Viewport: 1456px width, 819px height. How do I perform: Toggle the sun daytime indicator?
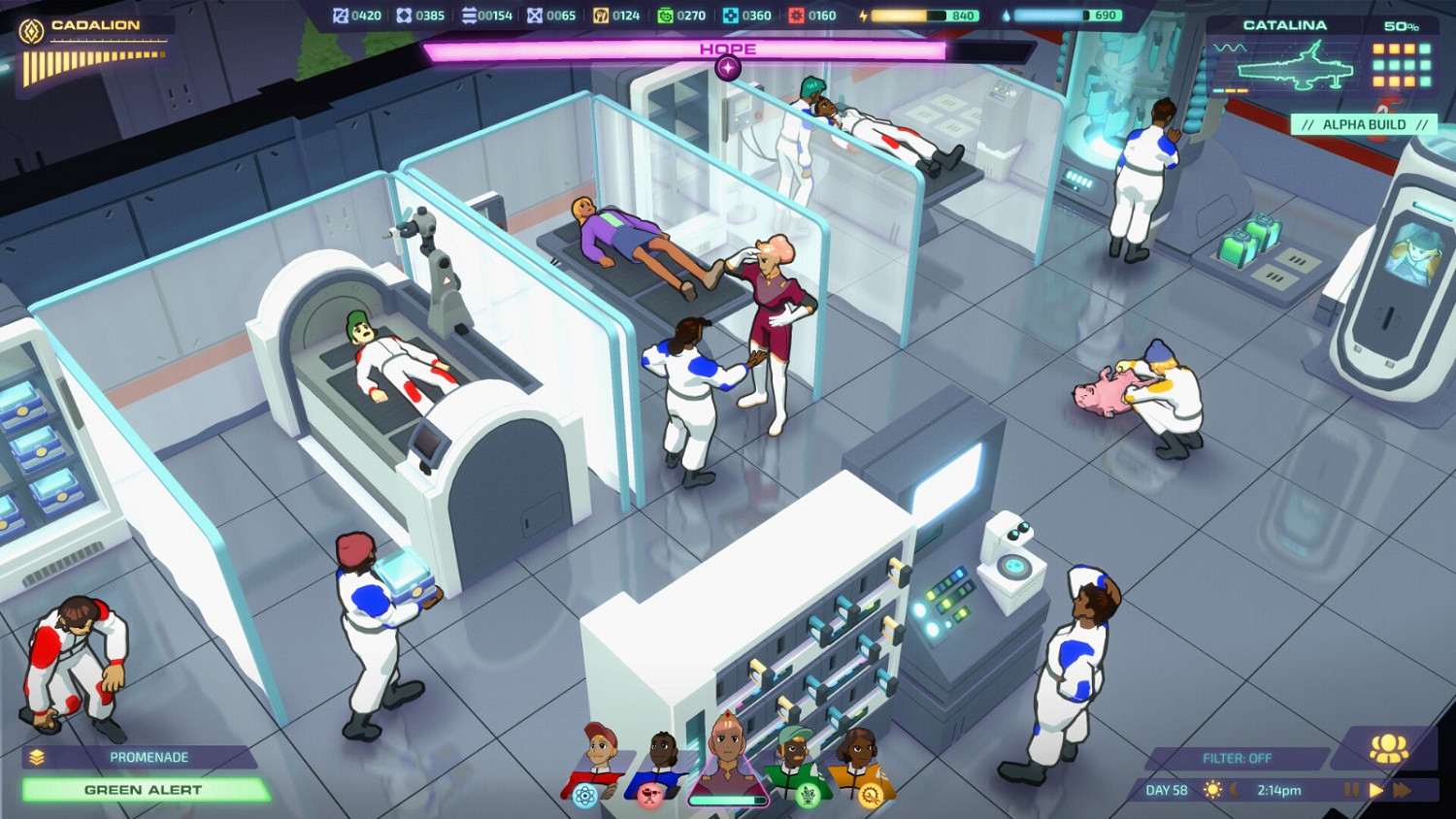click(x=1212, y=790)
